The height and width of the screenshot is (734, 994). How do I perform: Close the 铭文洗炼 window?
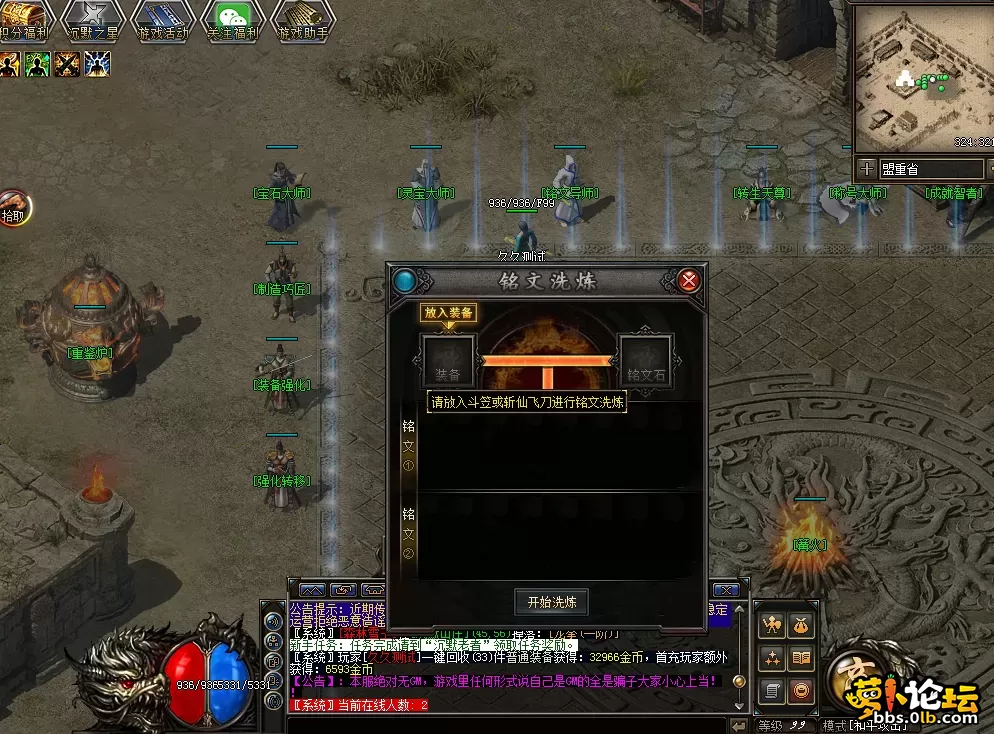pyautogui.click(x=689, y=281)
